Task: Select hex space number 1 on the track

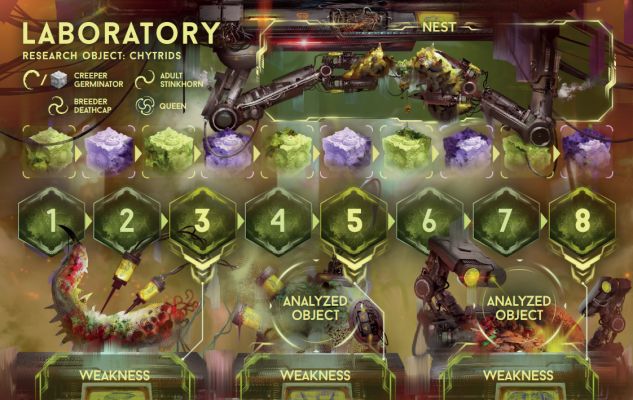Action: (51, 220)
